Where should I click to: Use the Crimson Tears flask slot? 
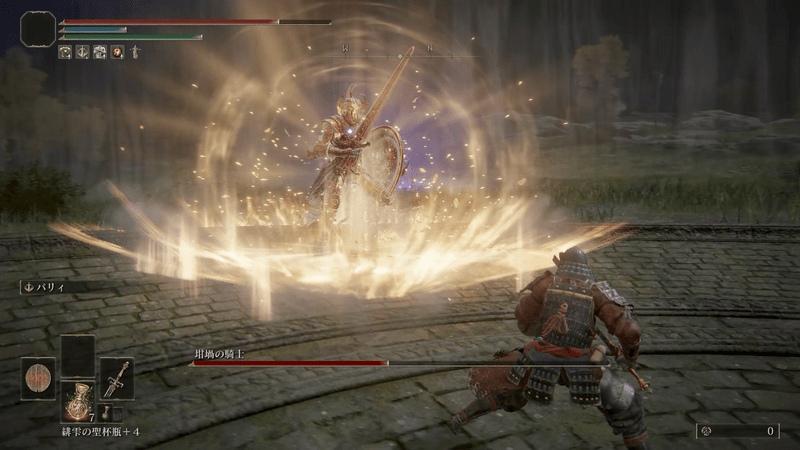click(x=77, y=400)
